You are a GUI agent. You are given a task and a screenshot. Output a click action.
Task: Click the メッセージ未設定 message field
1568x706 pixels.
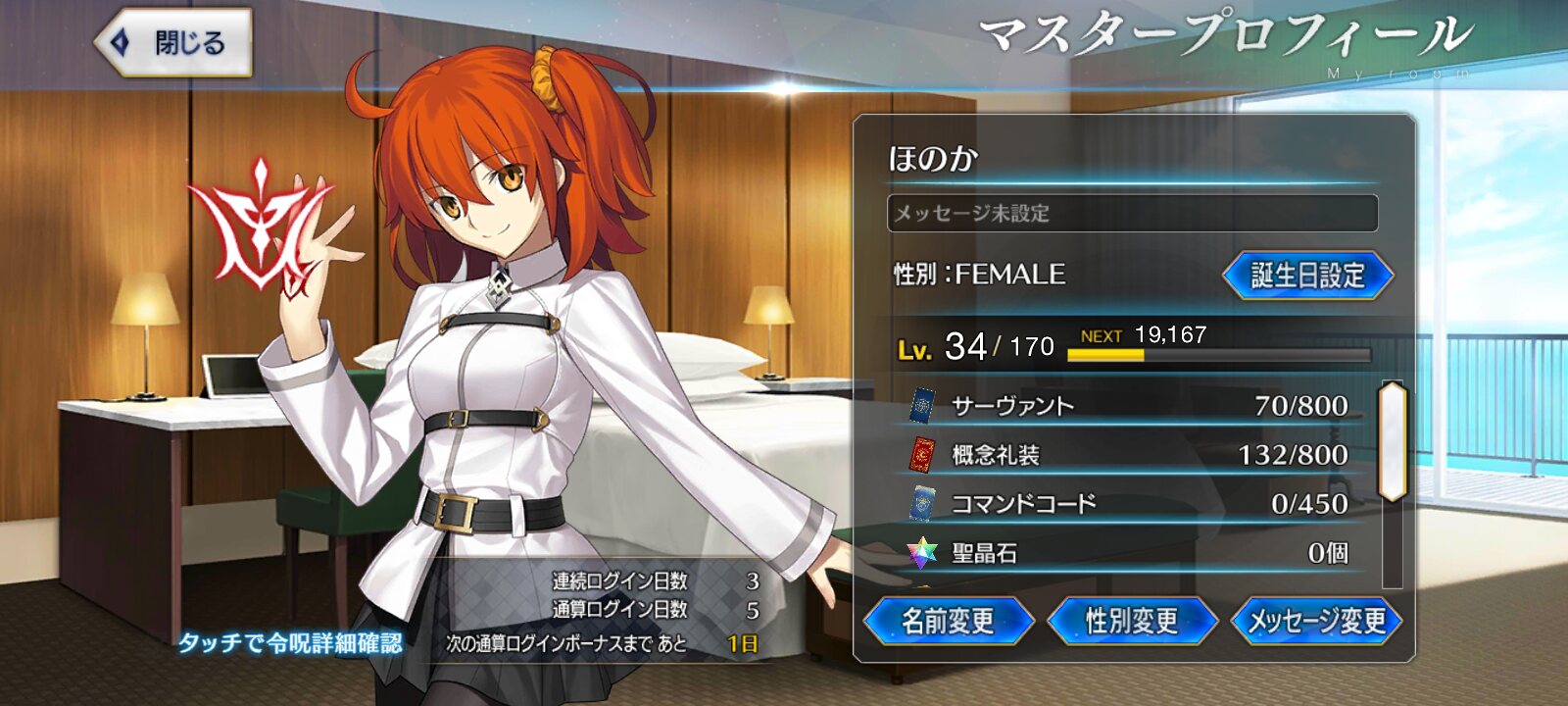coord(1132,213)
